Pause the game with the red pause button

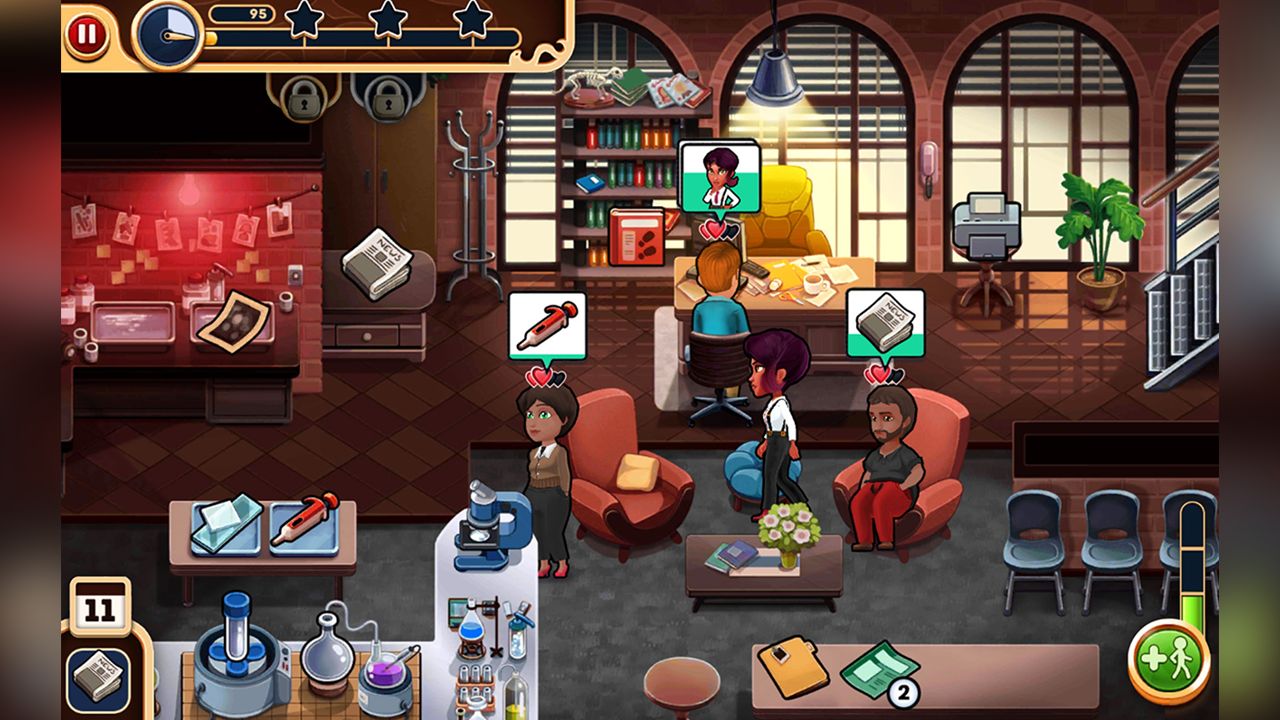click(89, 33)
